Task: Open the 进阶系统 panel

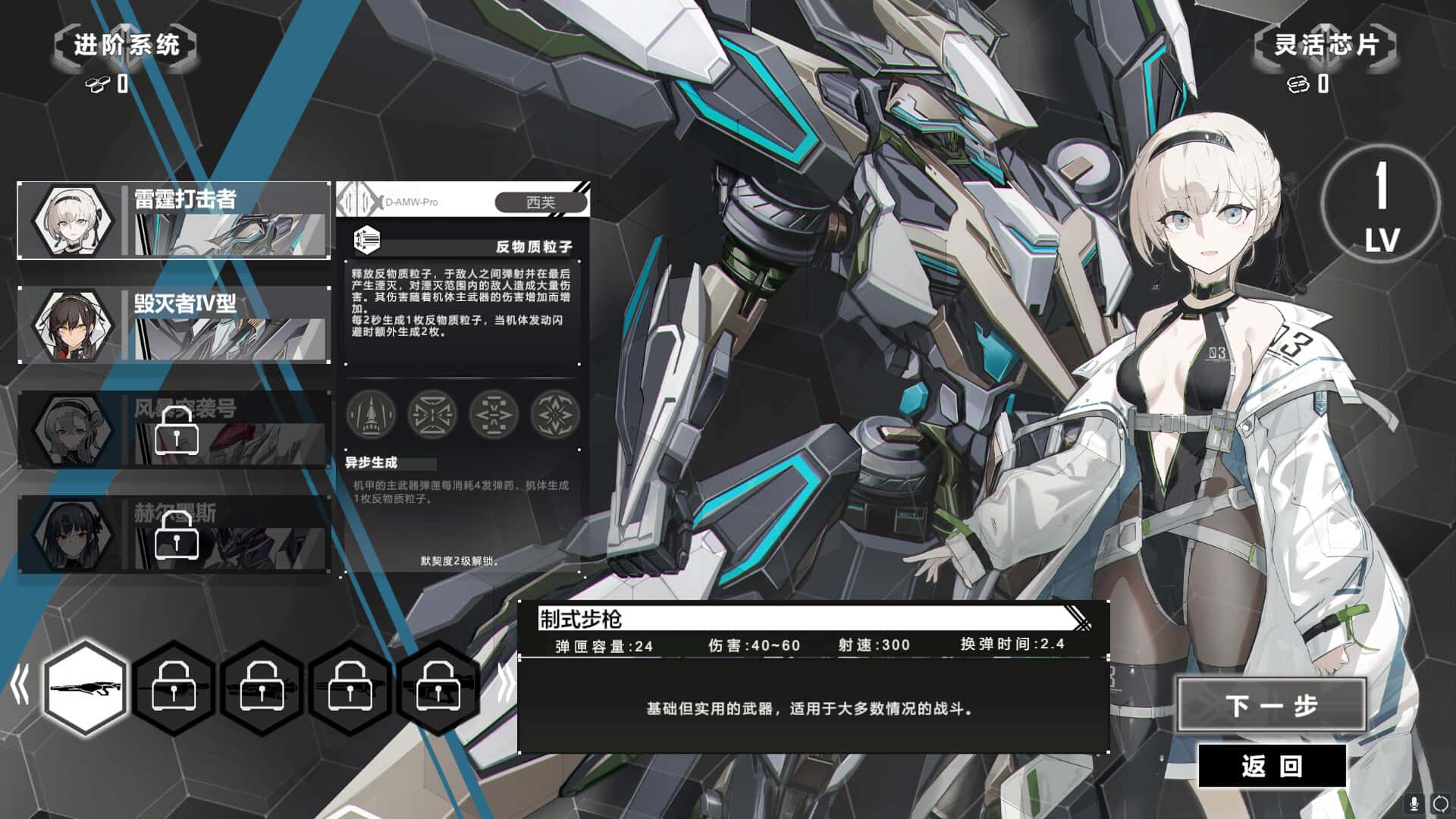Action: (x=126, y=45)
